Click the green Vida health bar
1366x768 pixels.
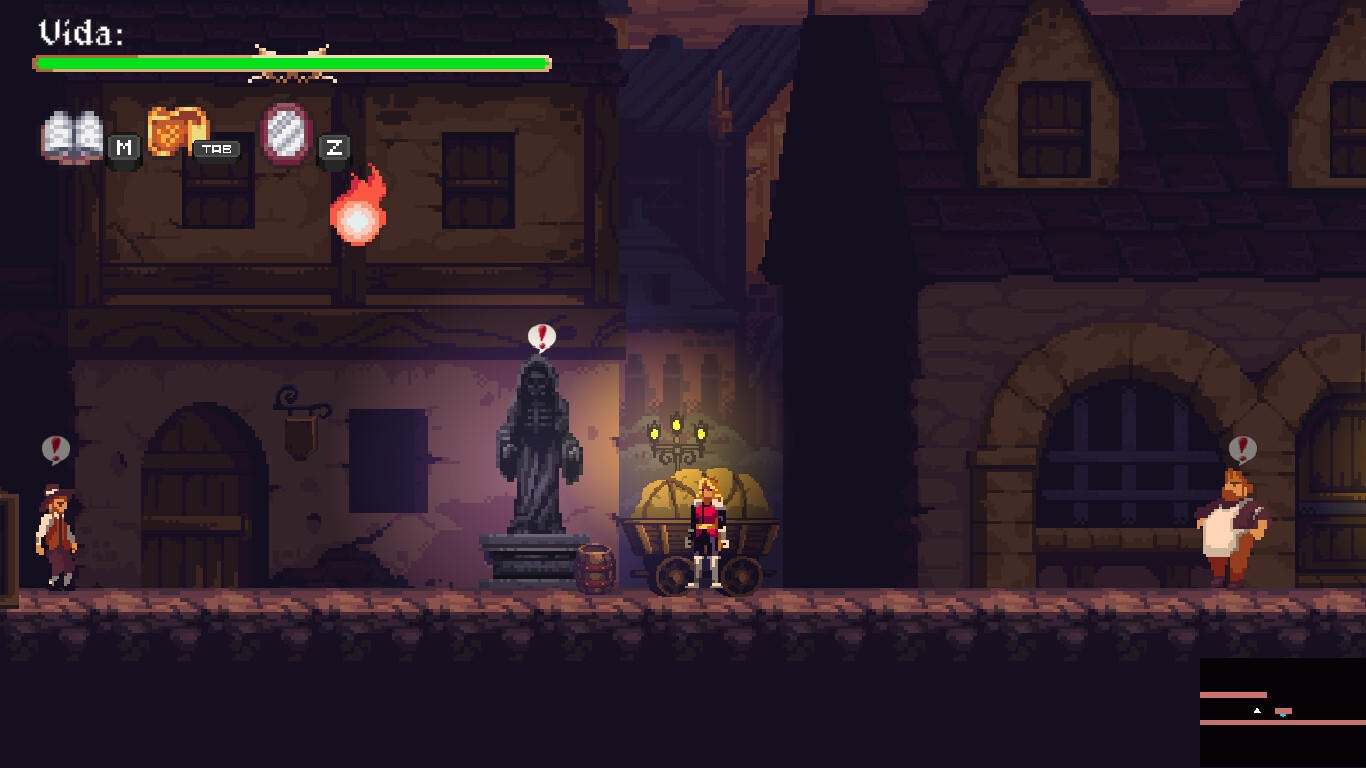click(x=290, y=62)
